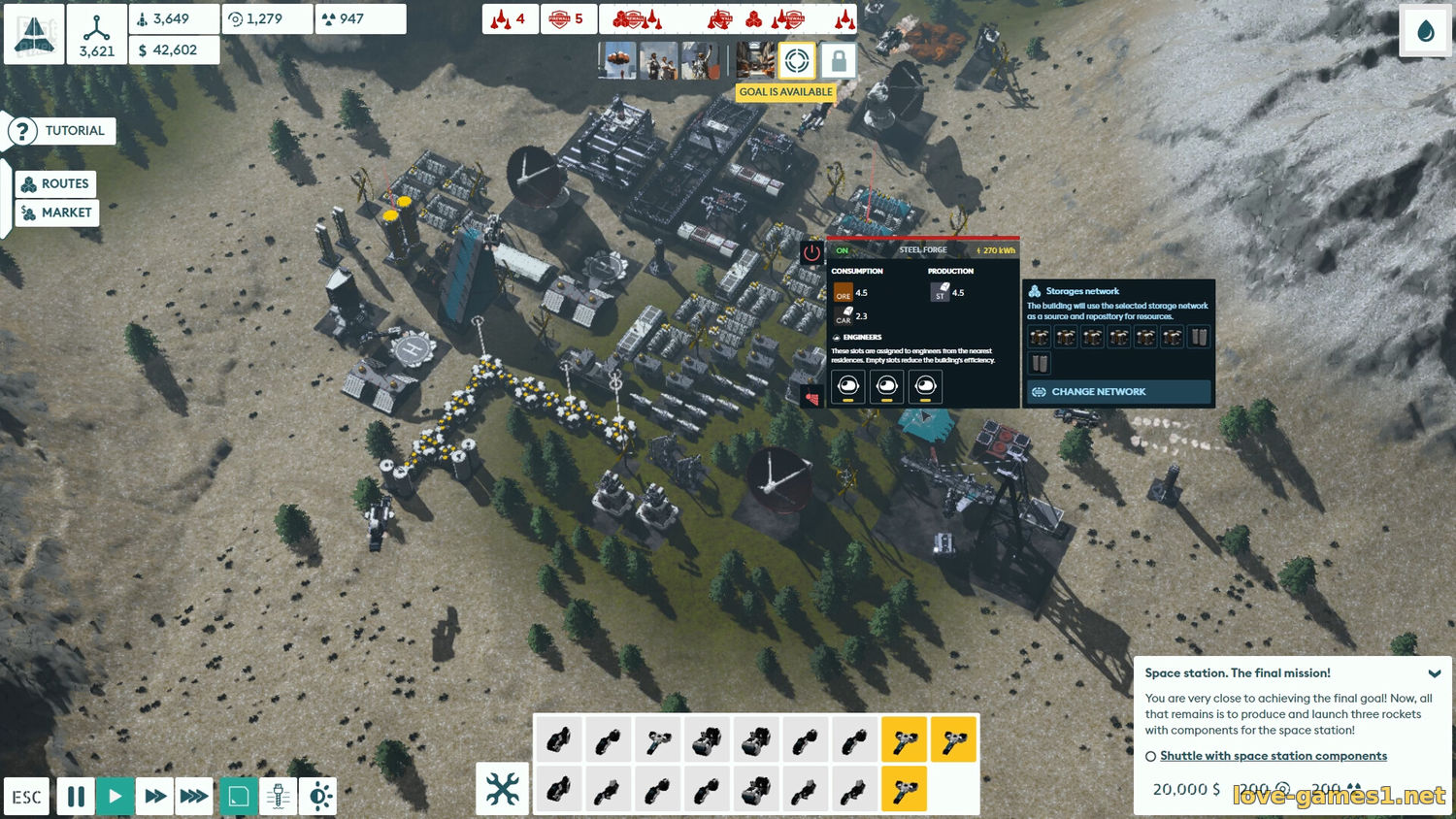Open Shuttle with space station components objective
The image size is (1456, 819).
click(x=1273, y=756)
